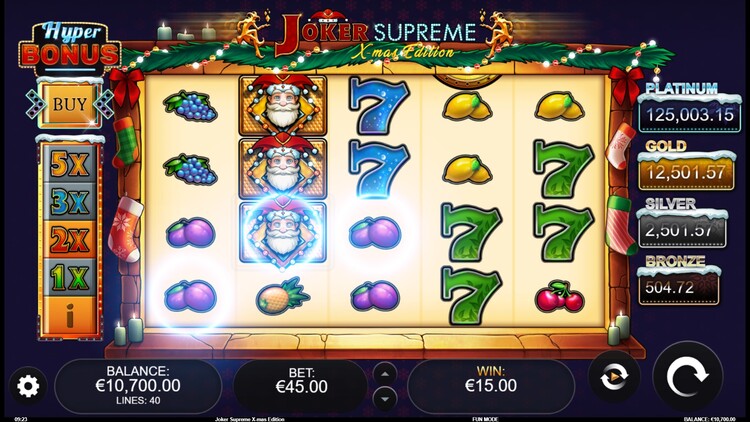Open the gear settings menu

coord(27,385)
